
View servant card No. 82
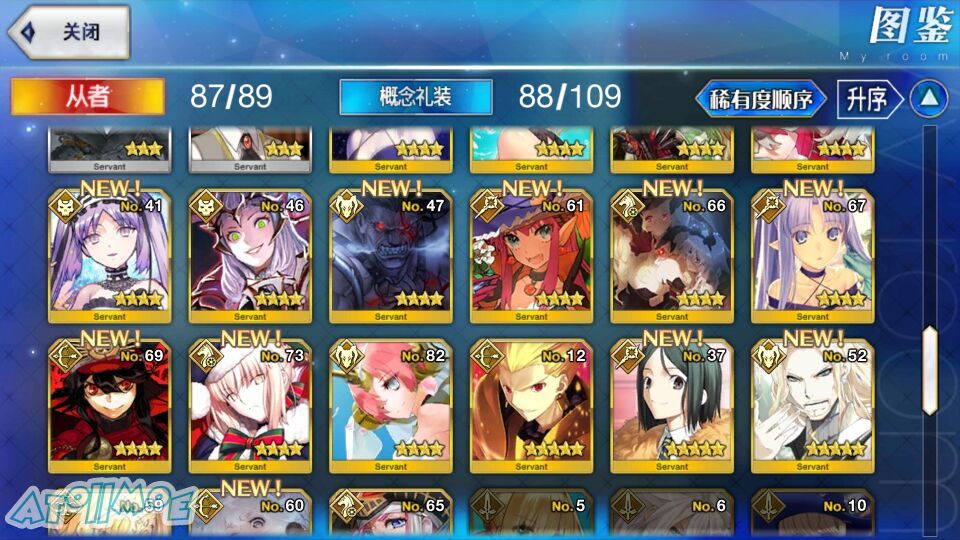(391, 407)
